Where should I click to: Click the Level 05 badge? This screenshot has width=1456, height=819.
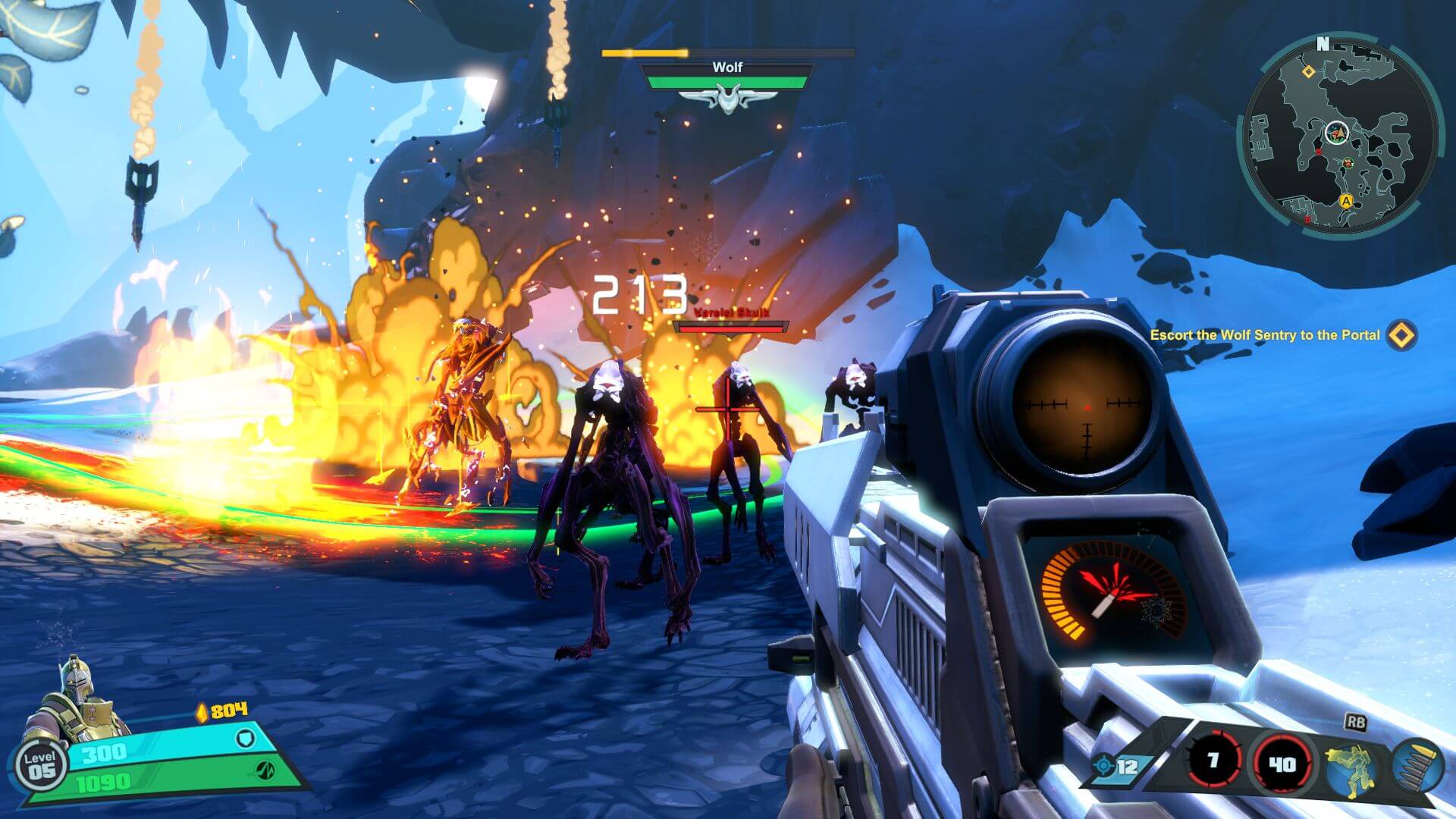pos(39,766)
